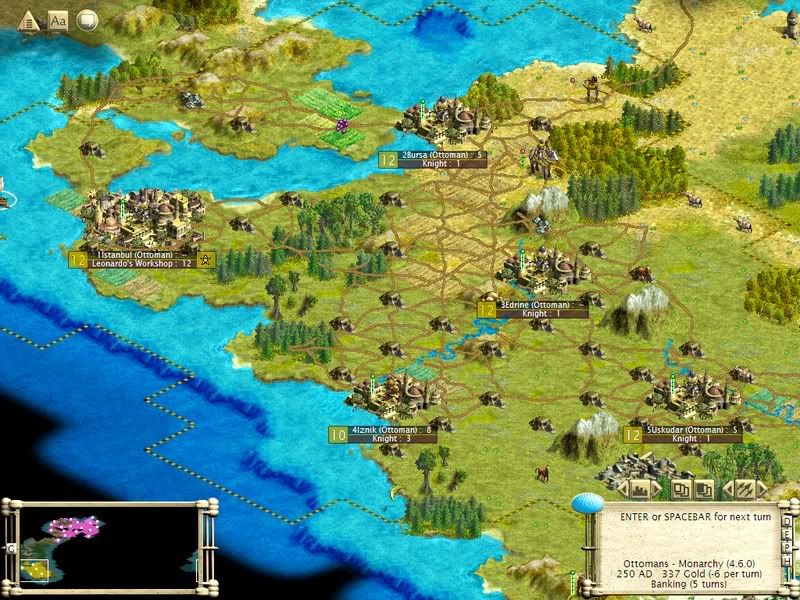
Task: Open the E button on info panel
Action: (x=789, y=533)
